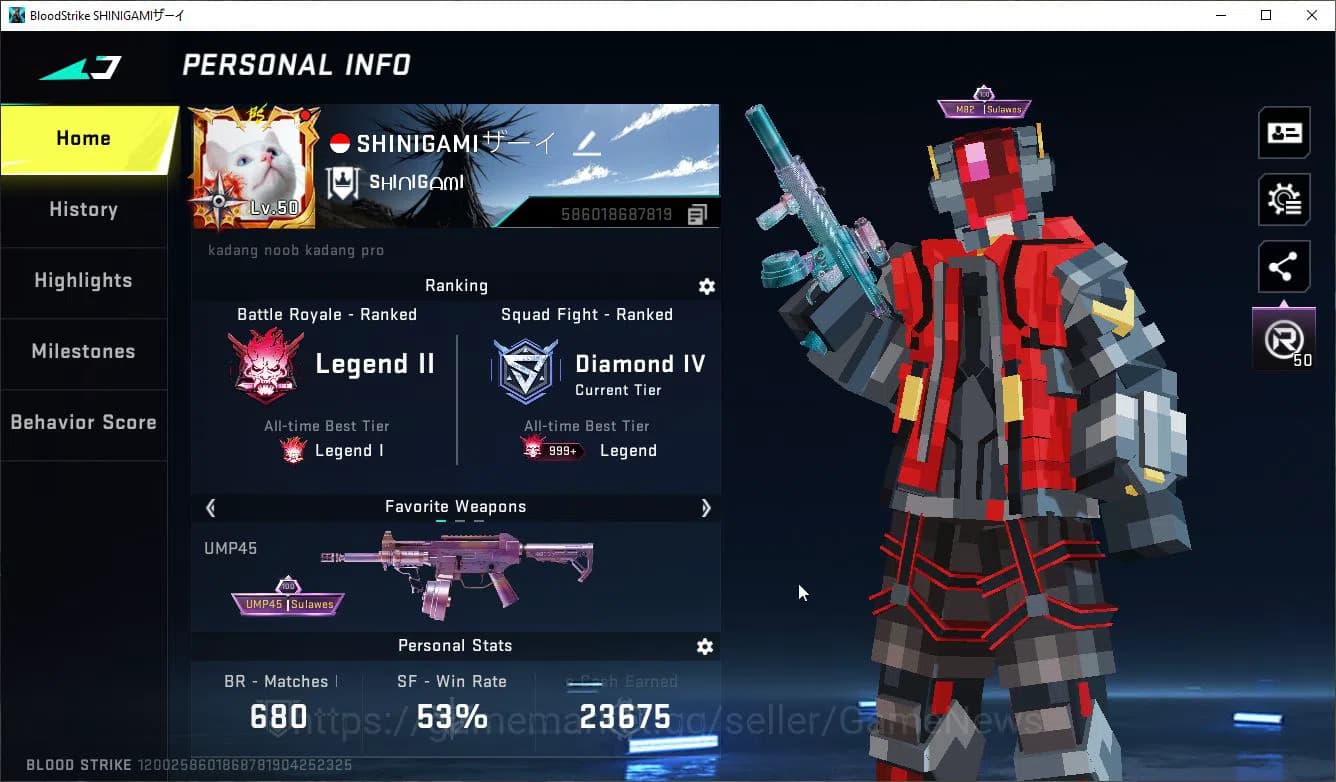View the Behavior Score tab
1336x782 pixels.
84,423
